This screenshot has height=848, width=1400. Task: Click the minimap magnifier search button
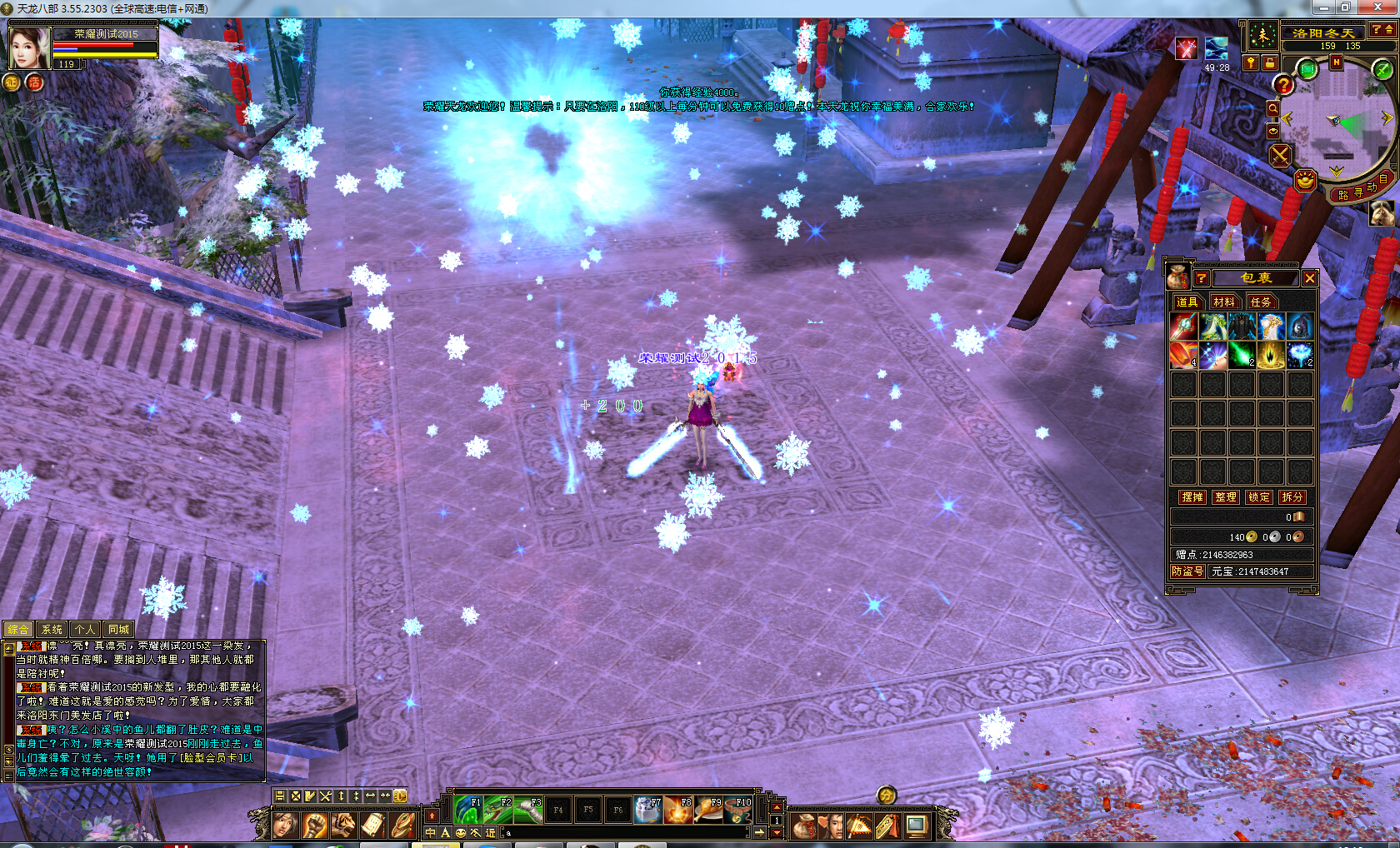1272,108
